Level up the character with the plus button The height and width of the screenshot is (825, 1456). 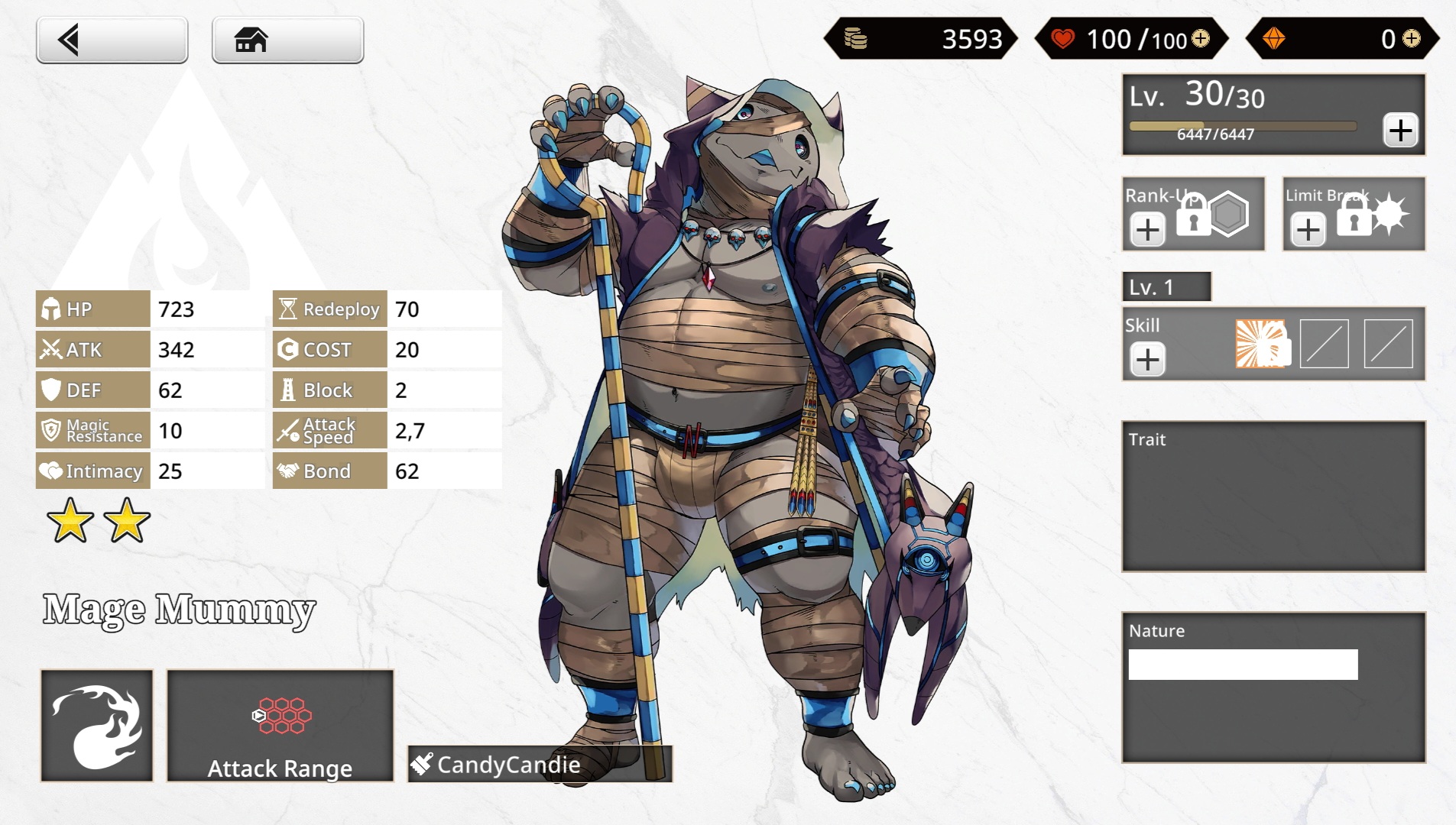[x=1400, y=131]
